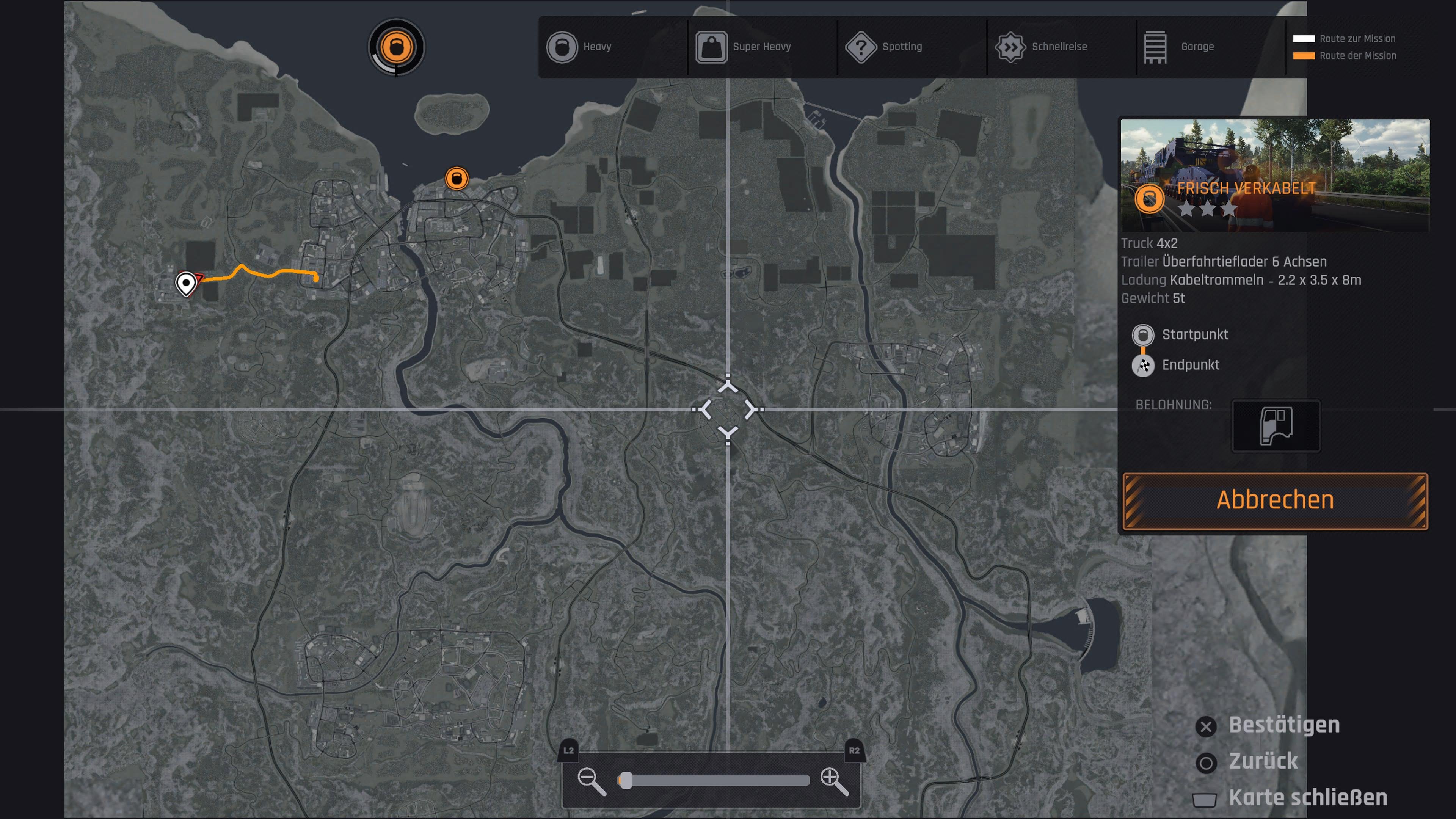Select the Super Heavy missions filter icon
Image resolution: width=1456 pixels, height=819 pixels.
[x=712, y=47]
